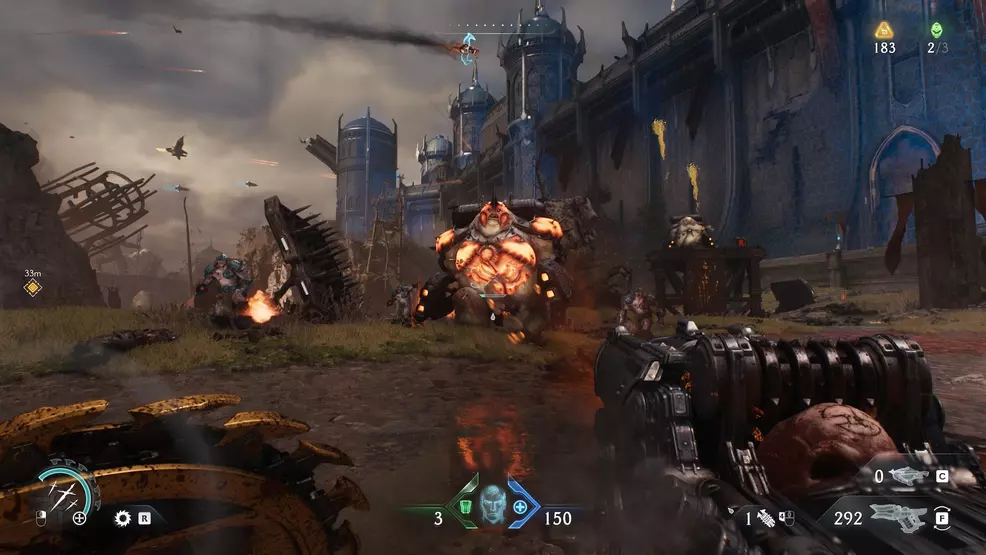Click the diamond objective marker showing 33m
The width and height of the screenshot is (986, 555).
point(32,288)
